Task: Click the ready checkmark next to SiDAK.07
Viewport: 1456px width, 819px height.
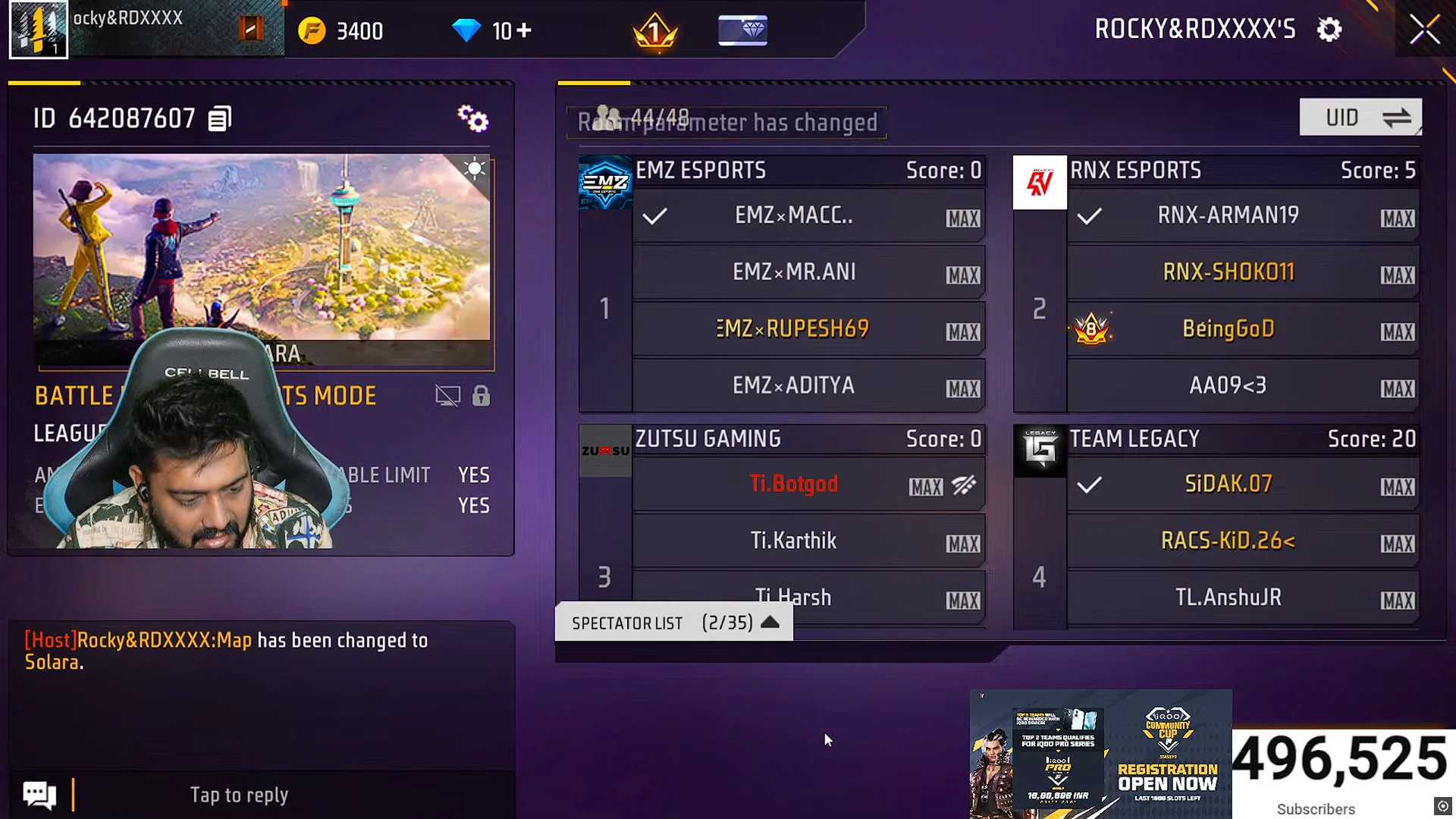Action: click(1090, 484)
